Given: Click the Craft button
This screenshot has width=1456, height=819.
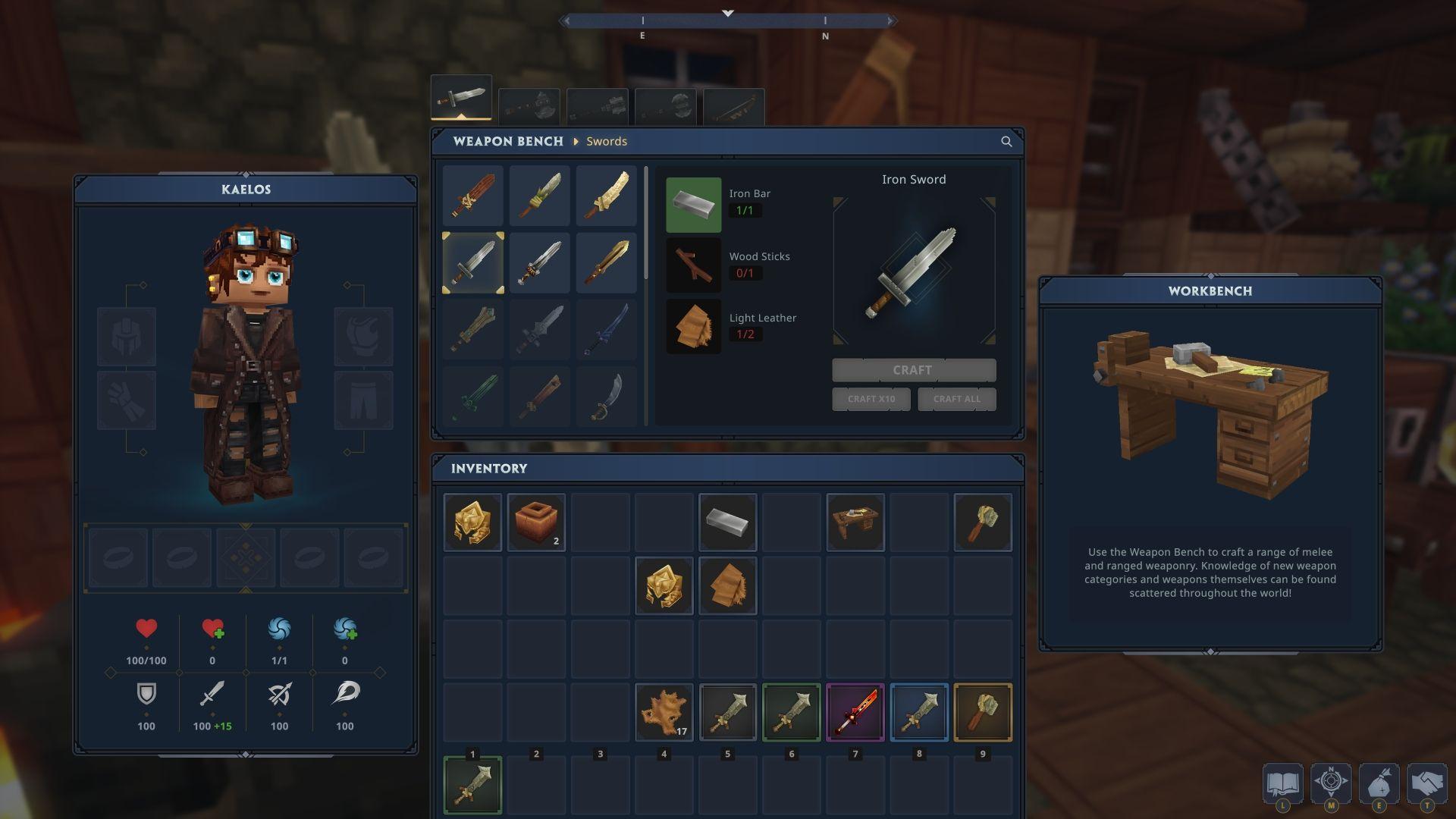Looking at the screenshot, I should (x=913, y=370).
